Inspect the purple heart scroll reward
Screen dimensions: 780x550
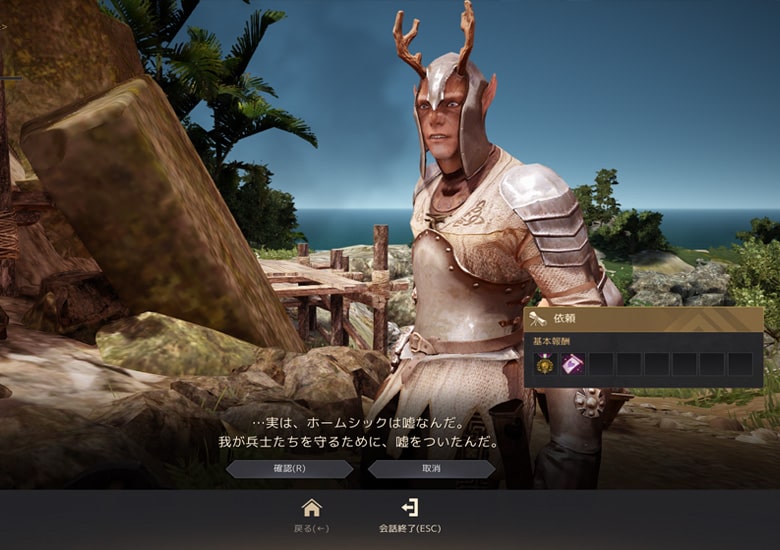pyautogui.click(x=572, y=364)
